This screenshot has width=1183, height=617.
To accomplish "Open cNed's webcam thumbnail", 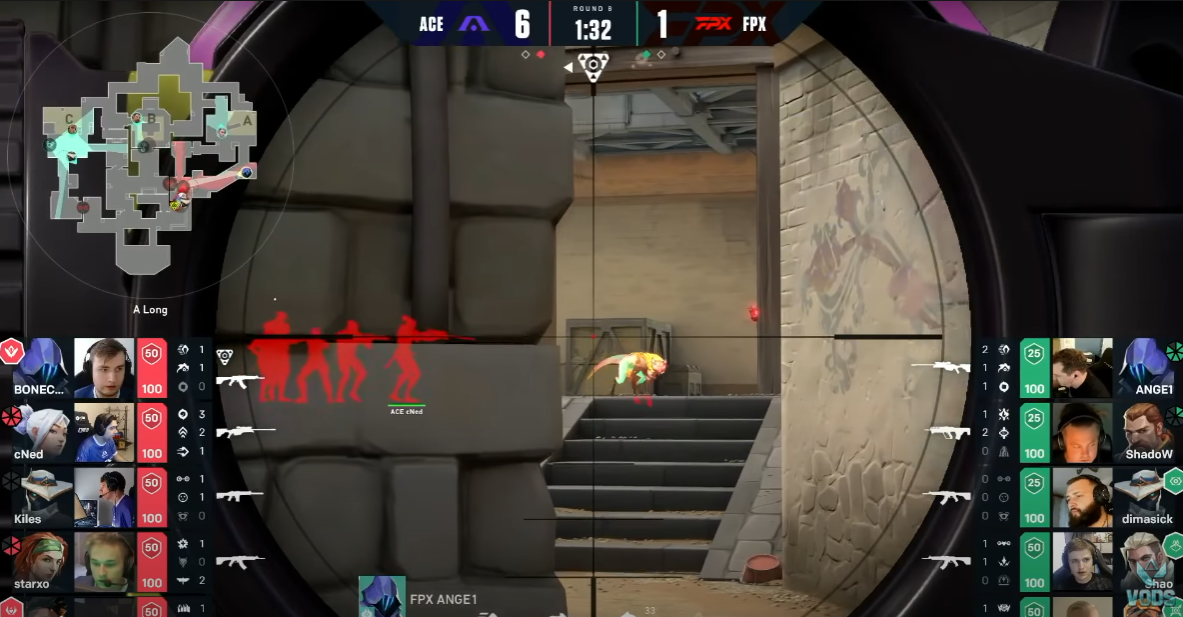I will (x=104, y=432).
